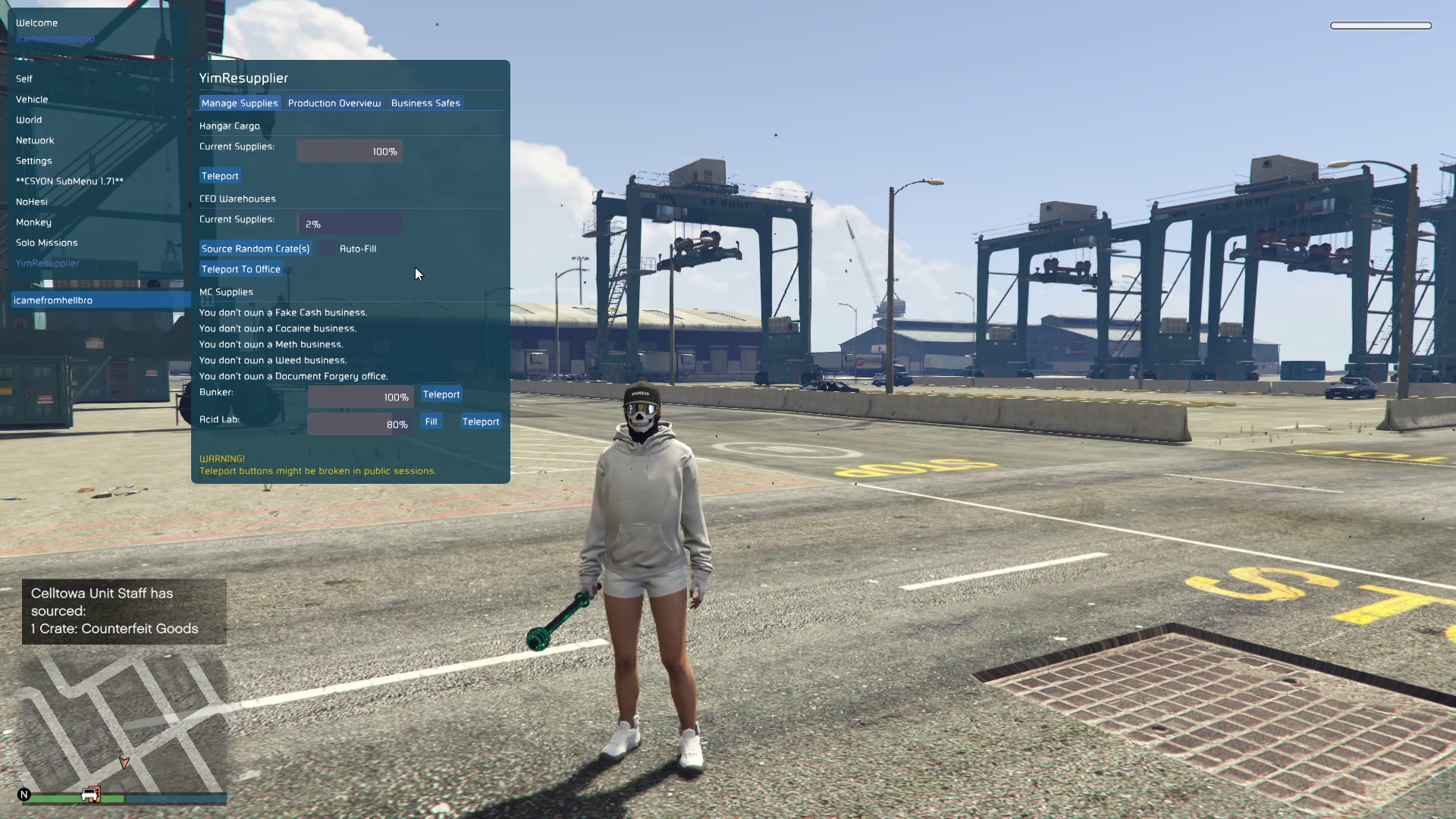Screen dimensions: 1456x819
Task: Click Source Random Crate(s) button
Action: (x=256, y=249)
